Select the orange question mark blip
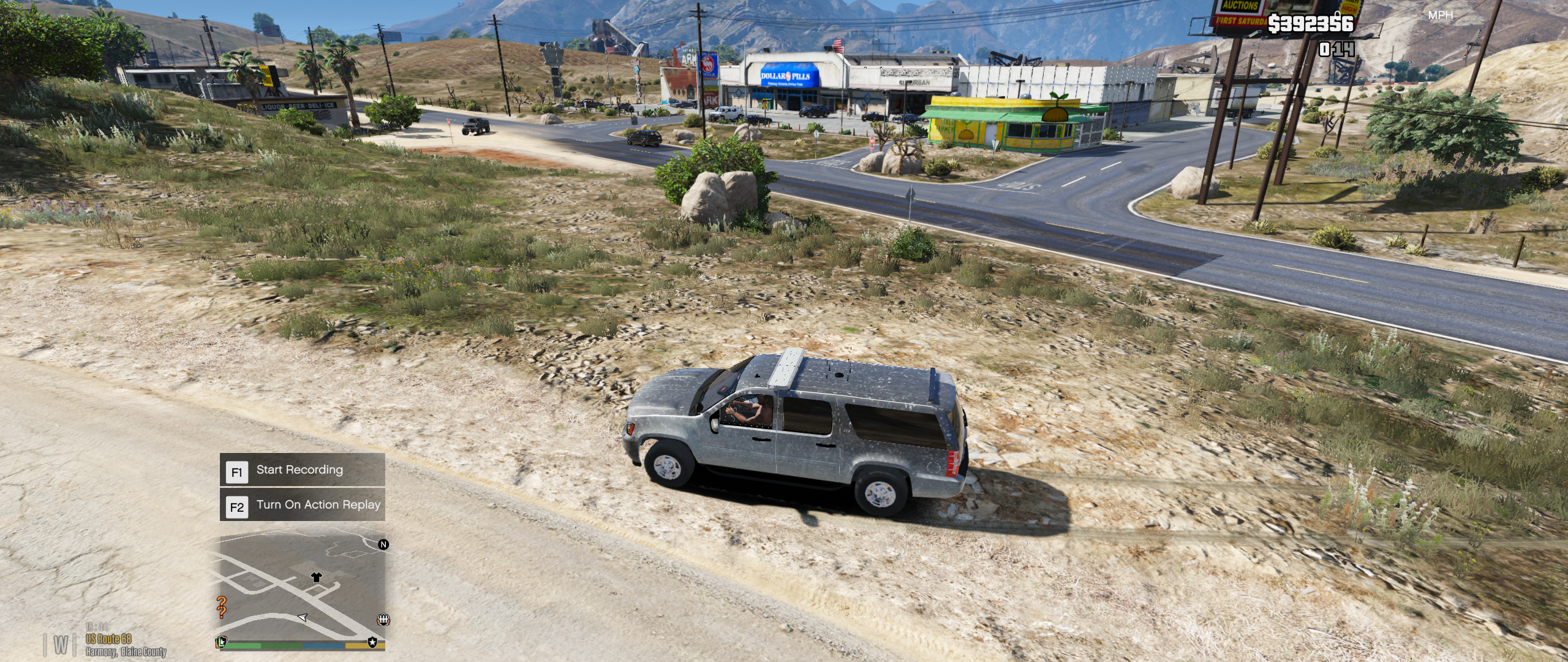Viewport: 1568px width, 662px height. (x=222, y=607)
